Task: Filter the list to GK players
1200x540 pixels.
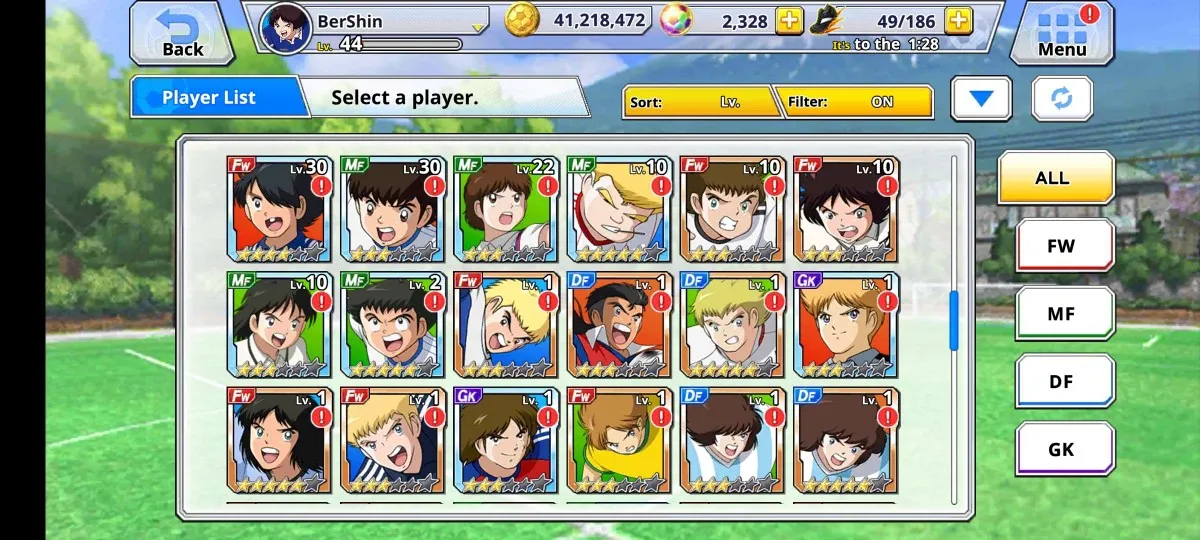Action: coord(1064,449)
